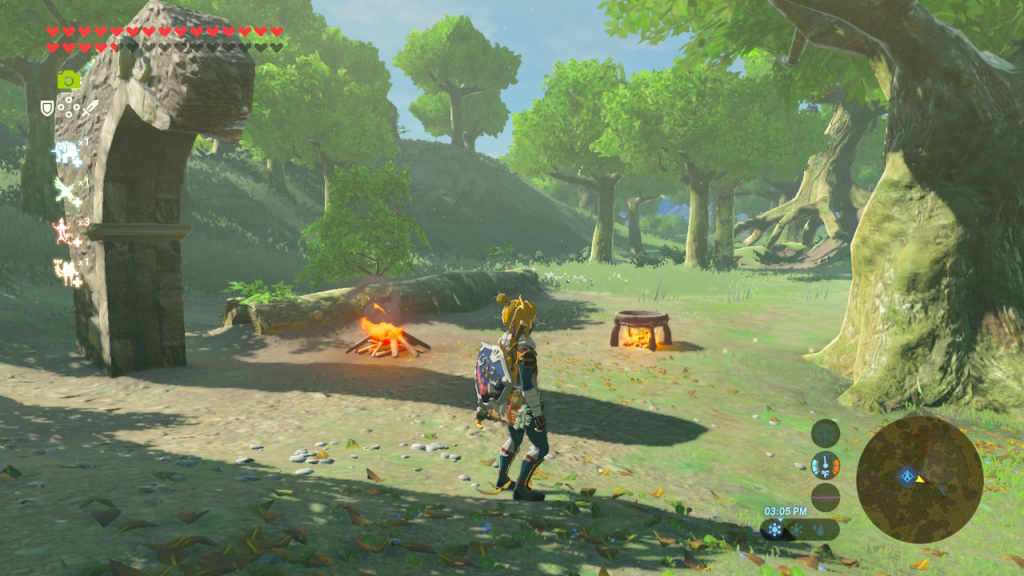Select the red lizard Daruk's Protection icon
The width and height of the screenshot is (1024, 576).
click(x=66, y=231)
